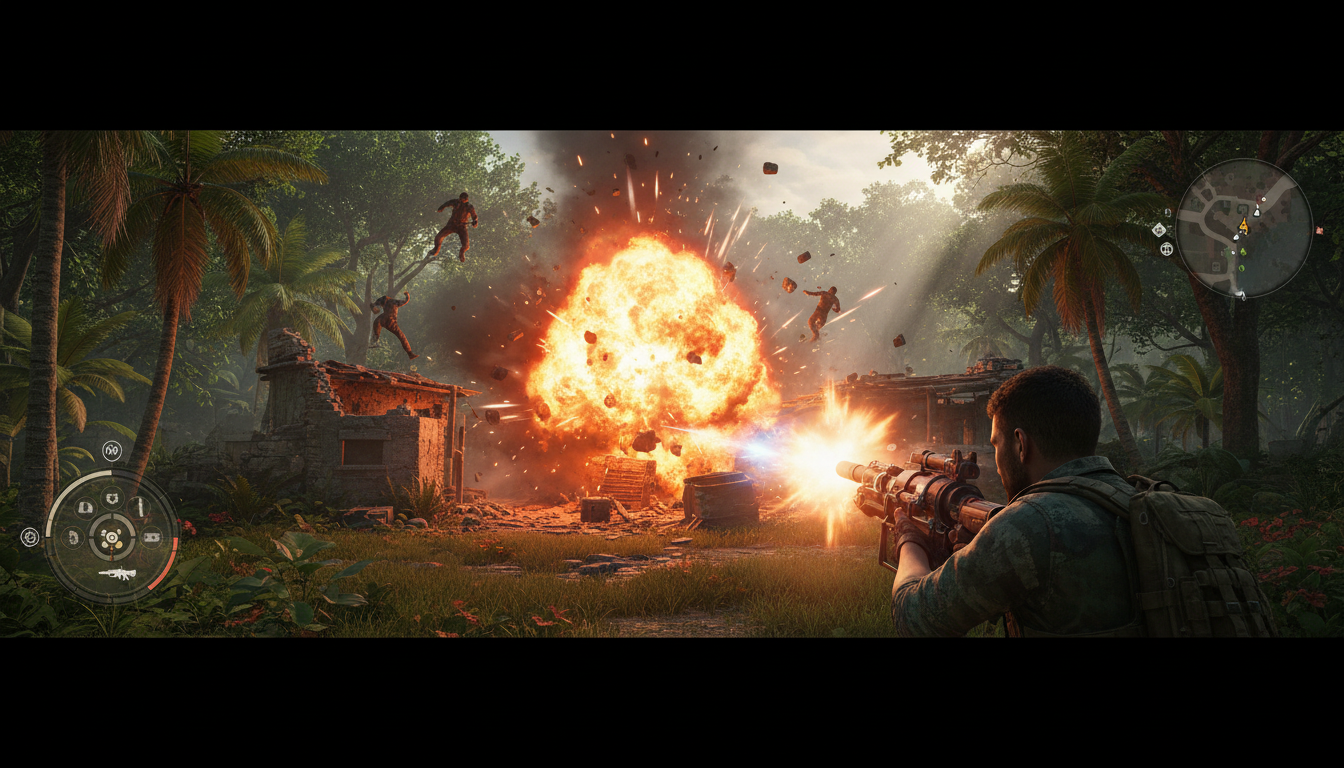
Task: Click the diamond objective icon near the minimap
Action: (1159, 230)
